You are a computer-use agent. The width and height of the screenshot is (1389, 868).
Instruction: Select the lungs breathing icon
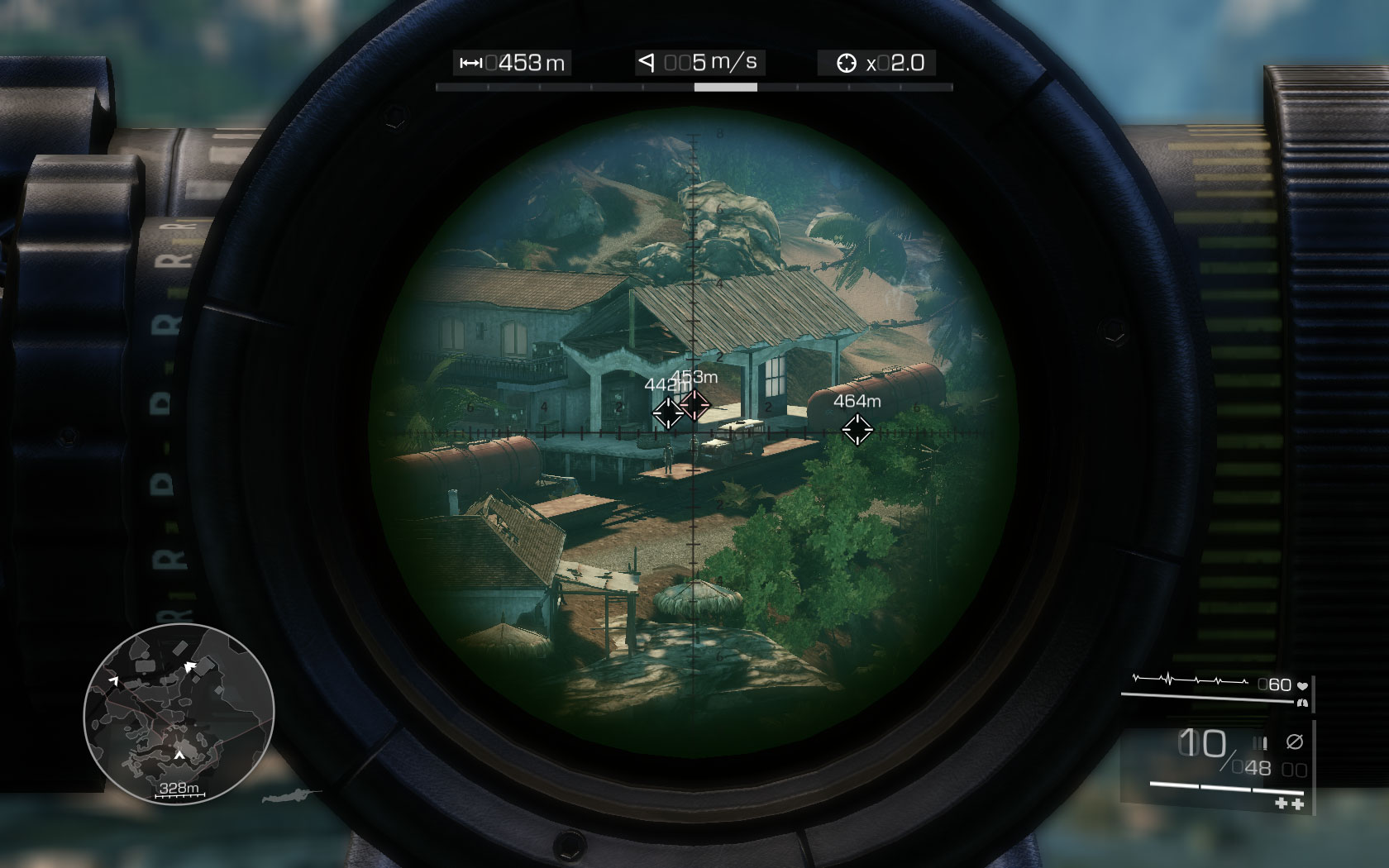pyautogui.click(x=1302, y=703)
